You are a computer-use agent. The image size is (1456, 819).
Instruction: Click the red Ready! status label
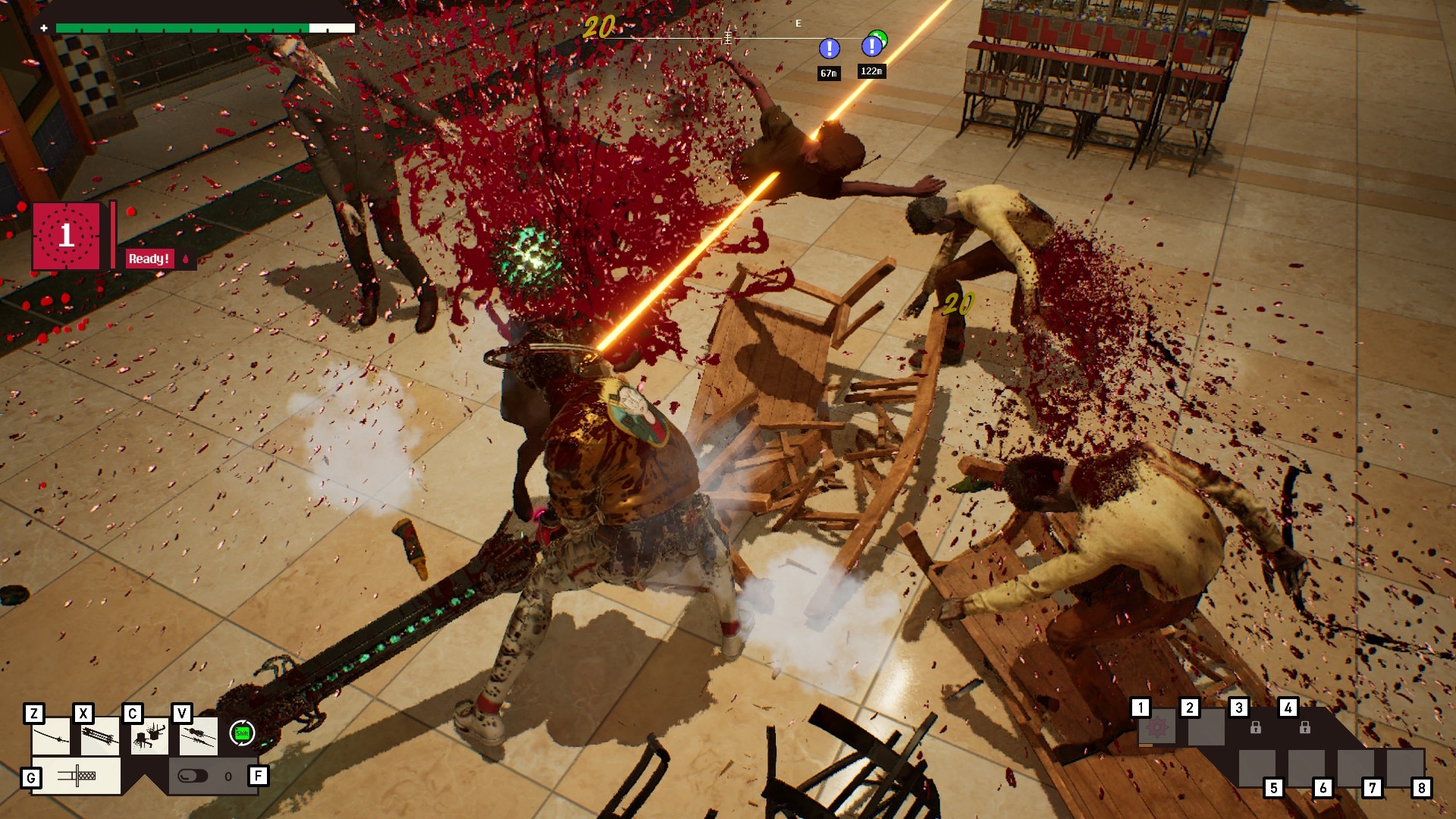149,259
